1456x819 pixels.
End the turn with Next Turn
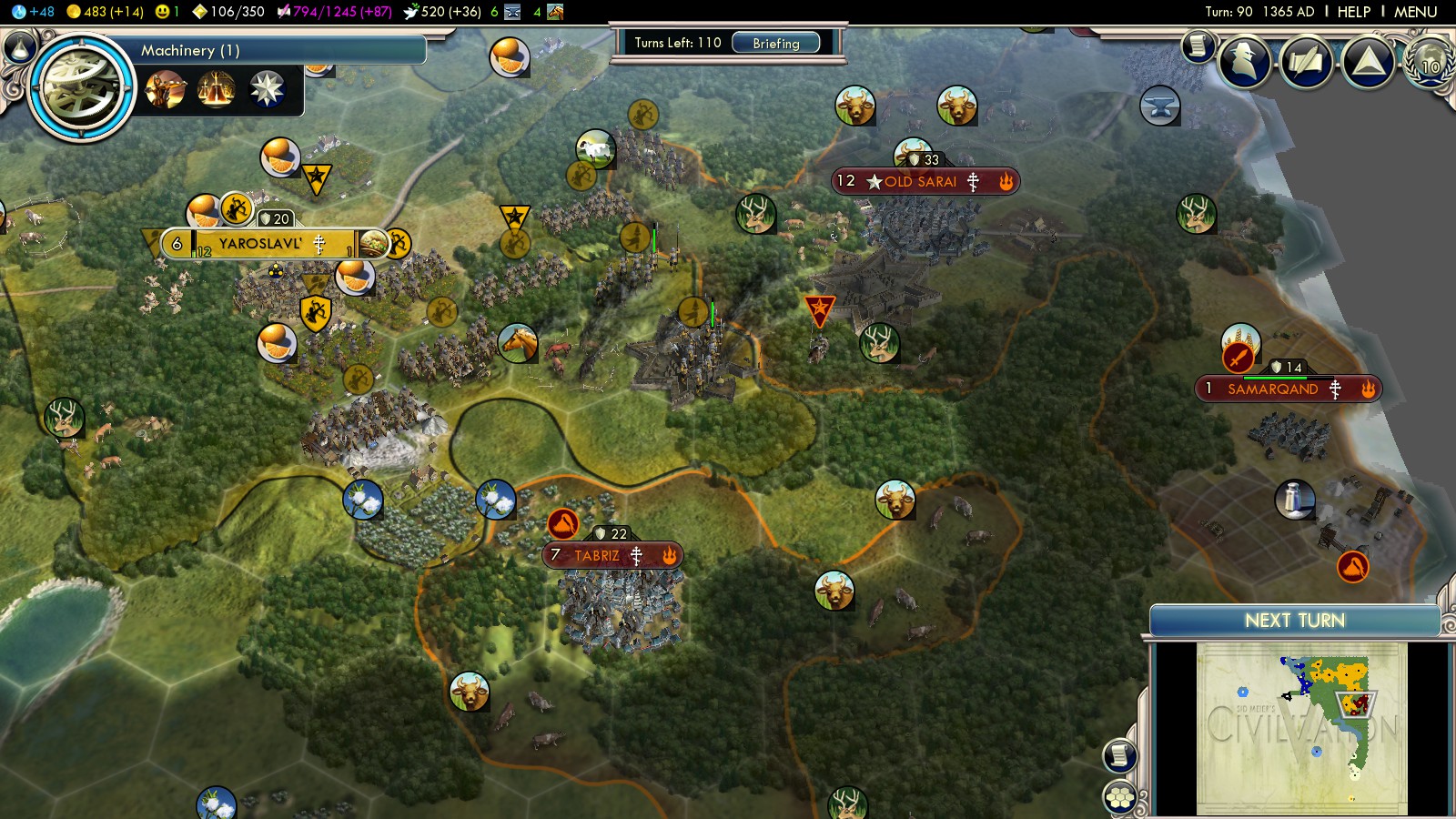[1294, 621]
